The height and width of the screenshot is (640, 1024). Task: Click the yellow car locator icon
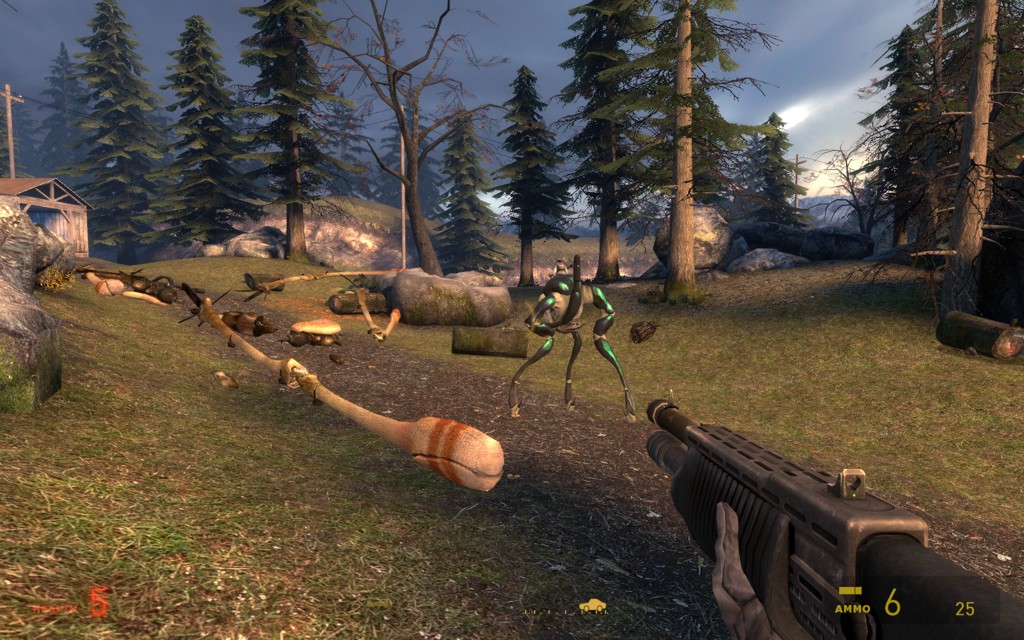point(592,605)
